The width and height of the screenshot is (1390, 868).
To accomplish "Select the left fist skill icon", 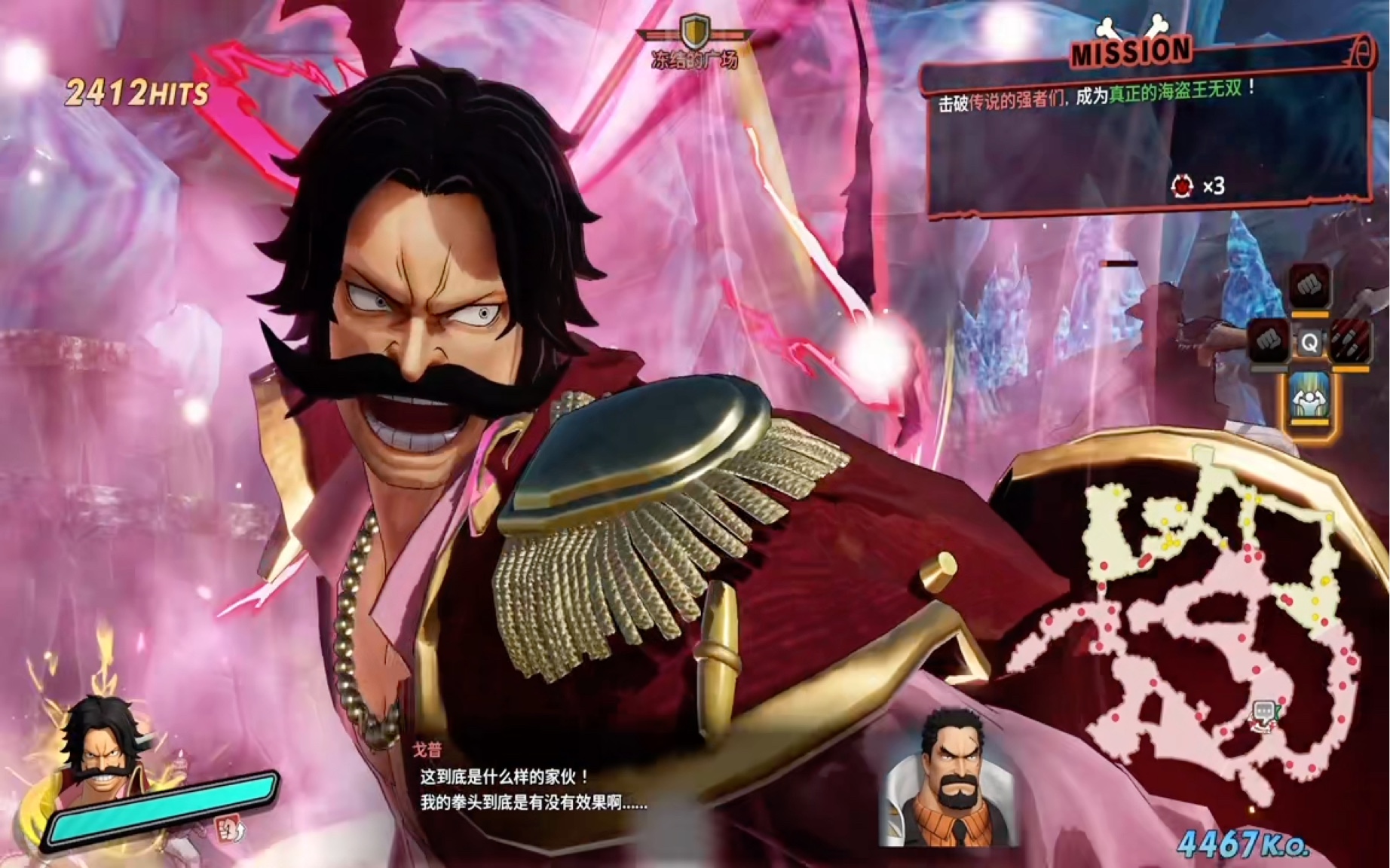I will [x=1269, y=341].
